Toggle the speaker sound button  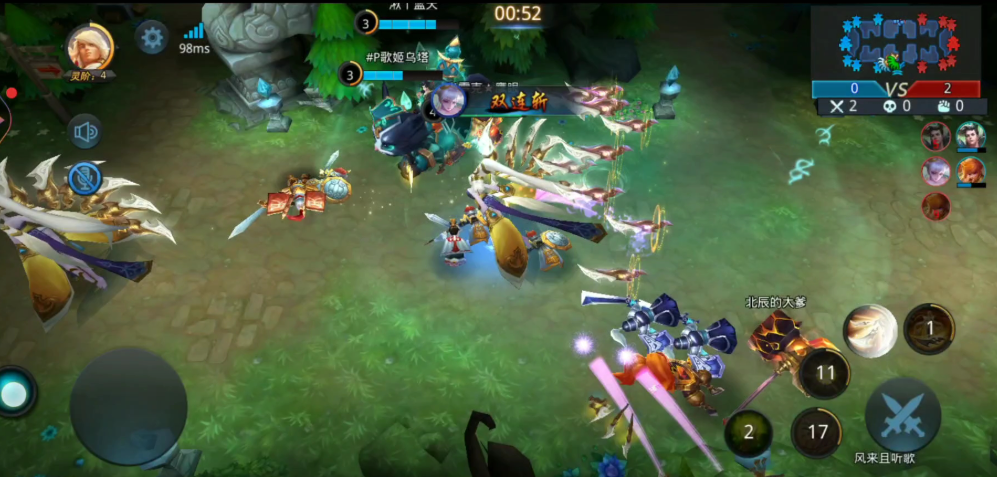coord(86,131)
